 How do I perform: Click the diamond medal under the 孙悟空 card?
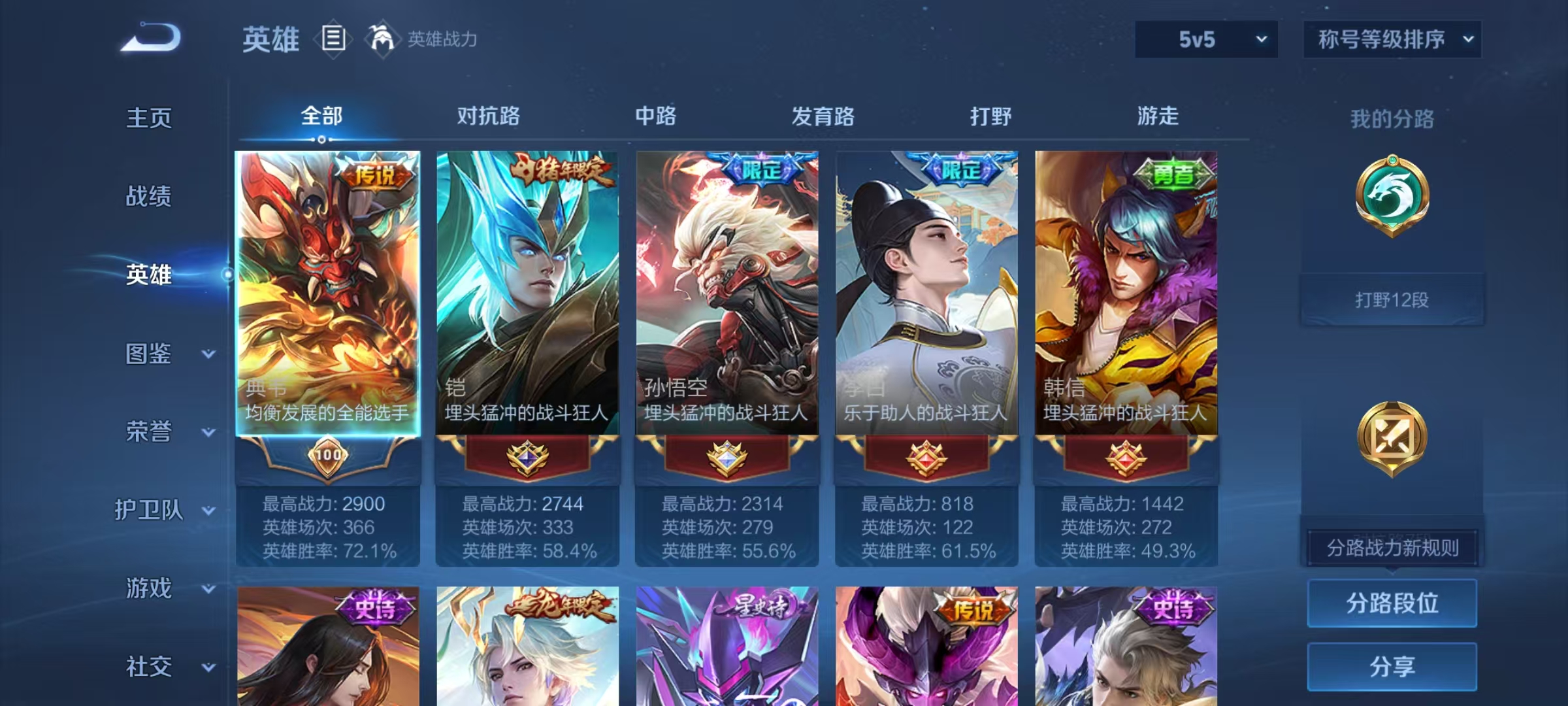click(726, 456)
